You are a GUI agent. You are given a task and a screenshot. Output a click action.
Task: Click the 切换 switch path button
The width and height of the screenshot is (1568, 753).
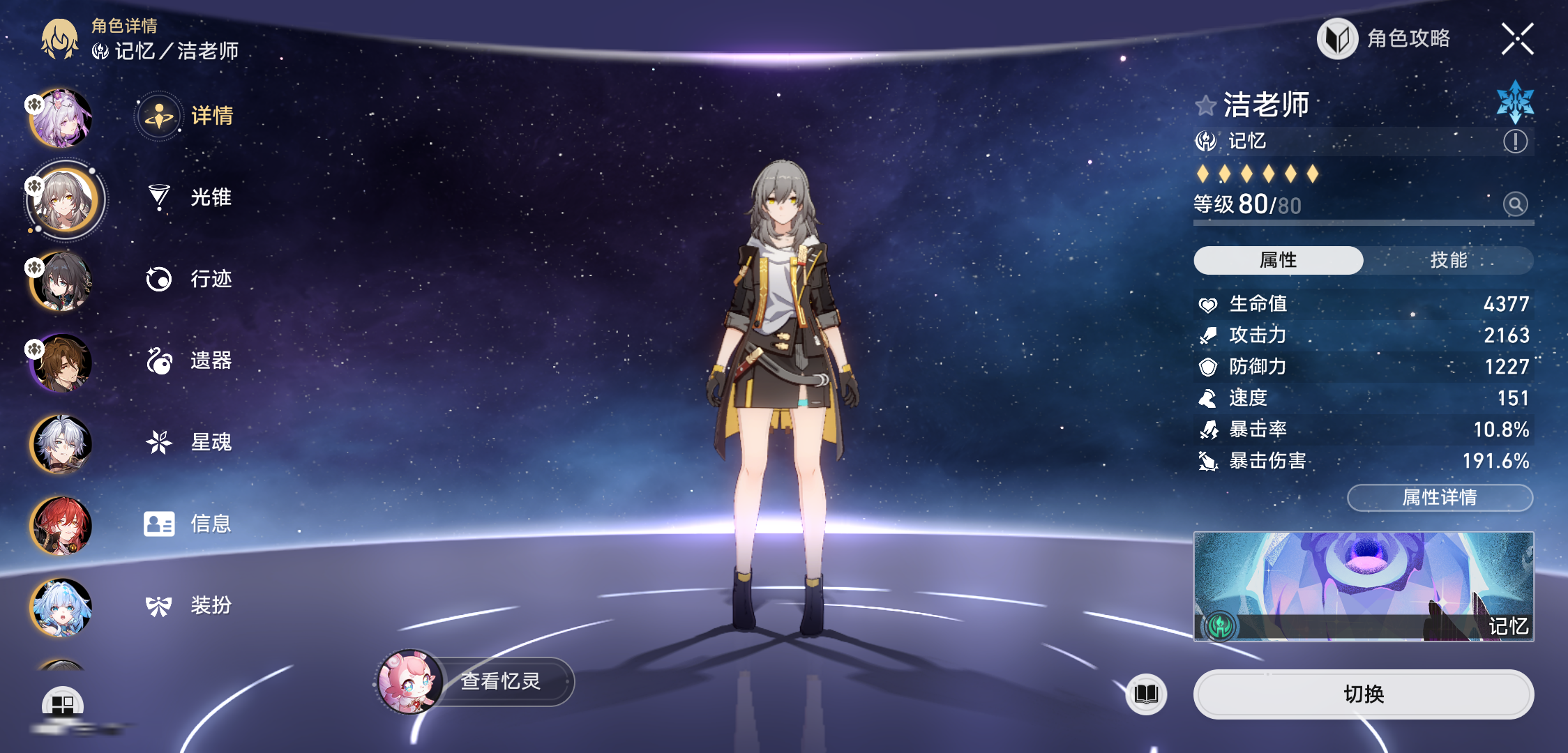point(1363,694)
